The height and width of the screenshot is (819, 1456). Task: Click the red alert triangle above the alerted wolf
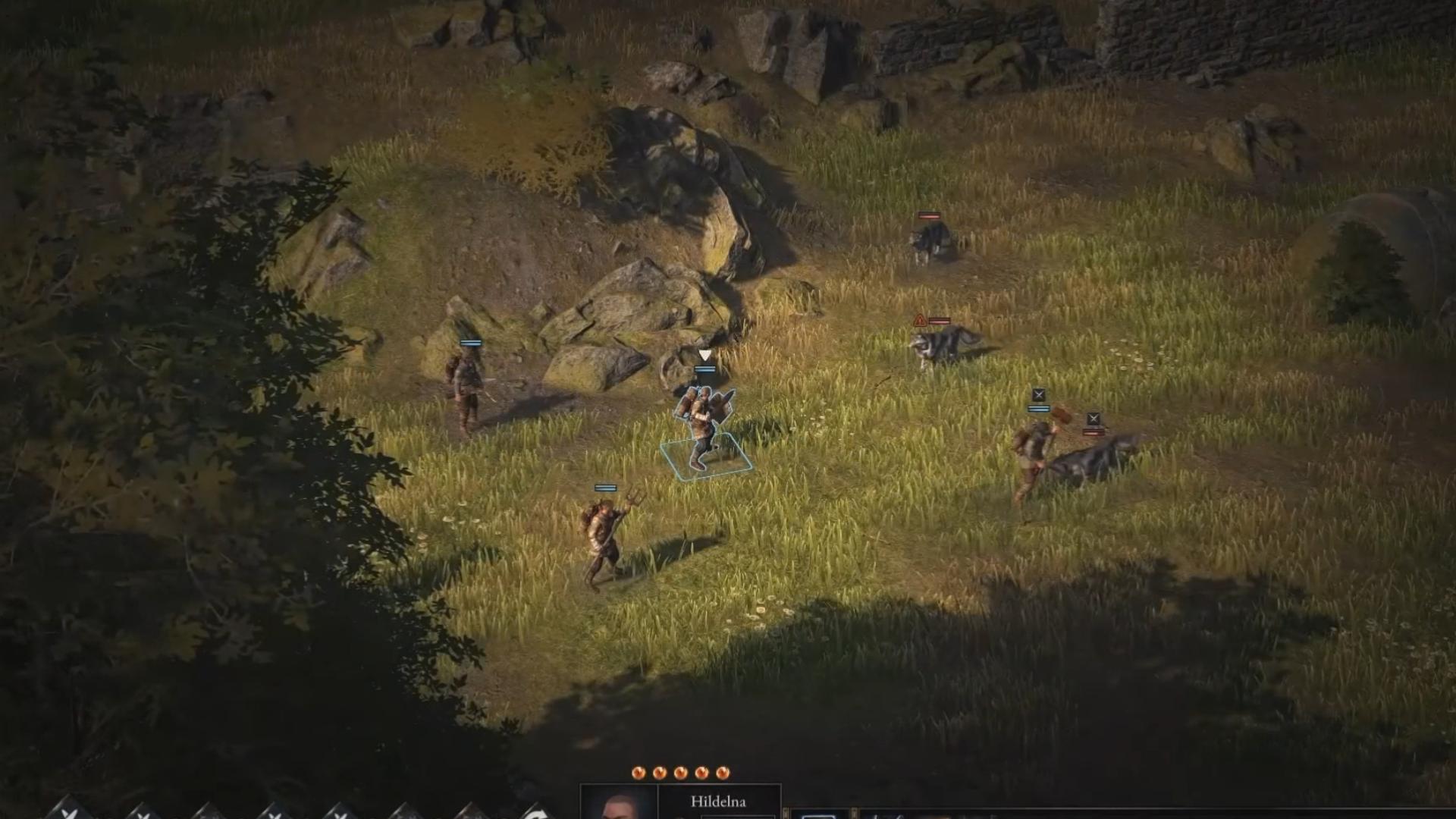(x=920, y=319)
